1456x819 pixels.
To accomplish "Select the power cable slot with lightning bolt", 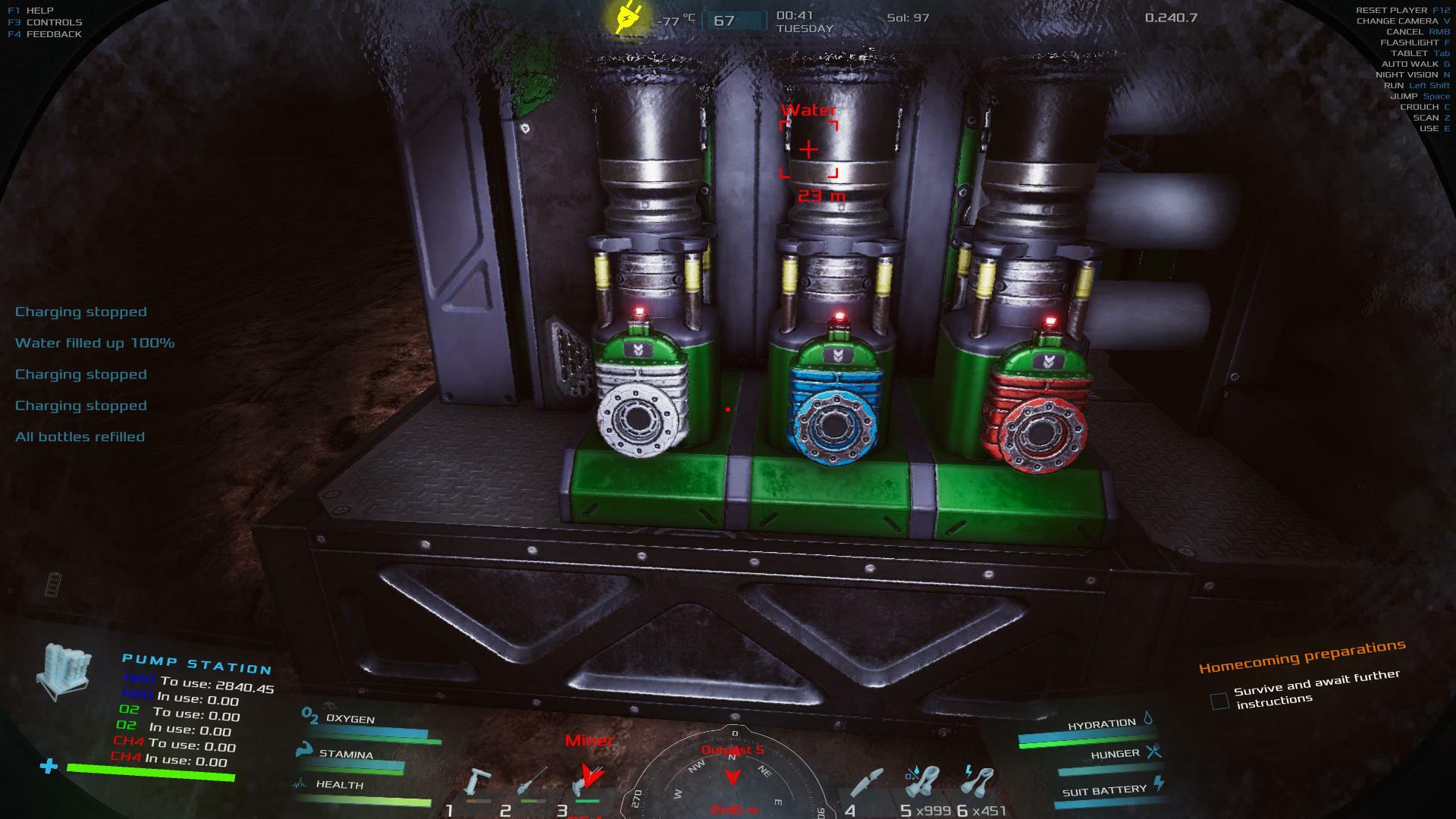I will click(x=978, y=783).
